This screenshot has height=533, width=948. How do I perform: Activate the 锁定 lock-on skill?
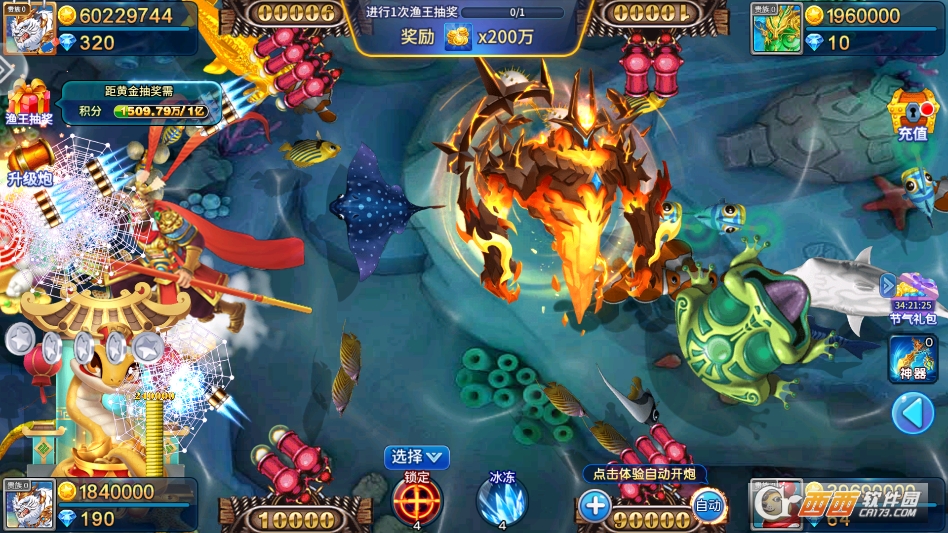click(x=416, y=499)
